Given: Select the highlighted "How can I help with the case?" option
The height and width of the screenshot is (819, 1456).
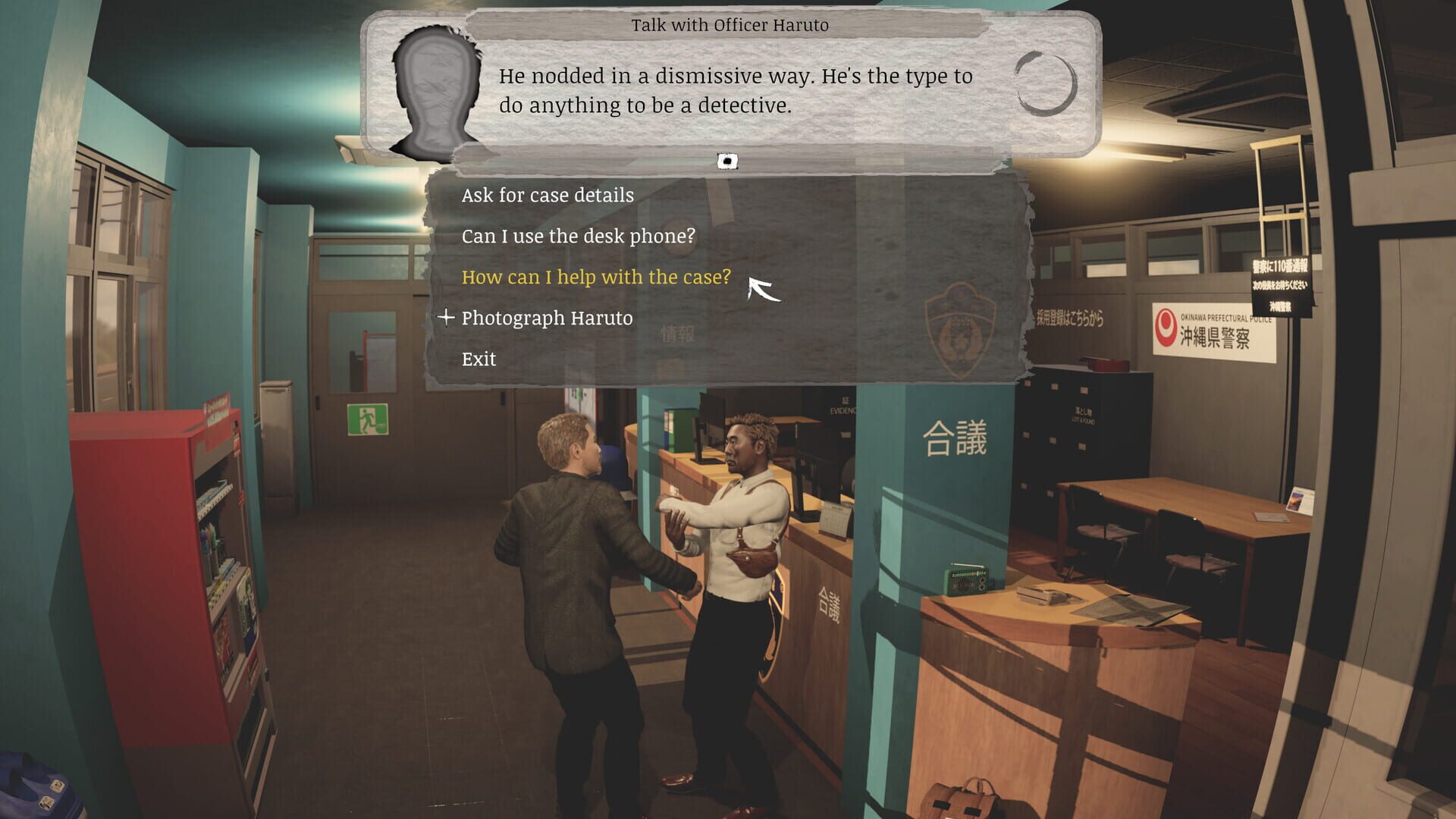Looking at the screenshot, I should point(596,277).
